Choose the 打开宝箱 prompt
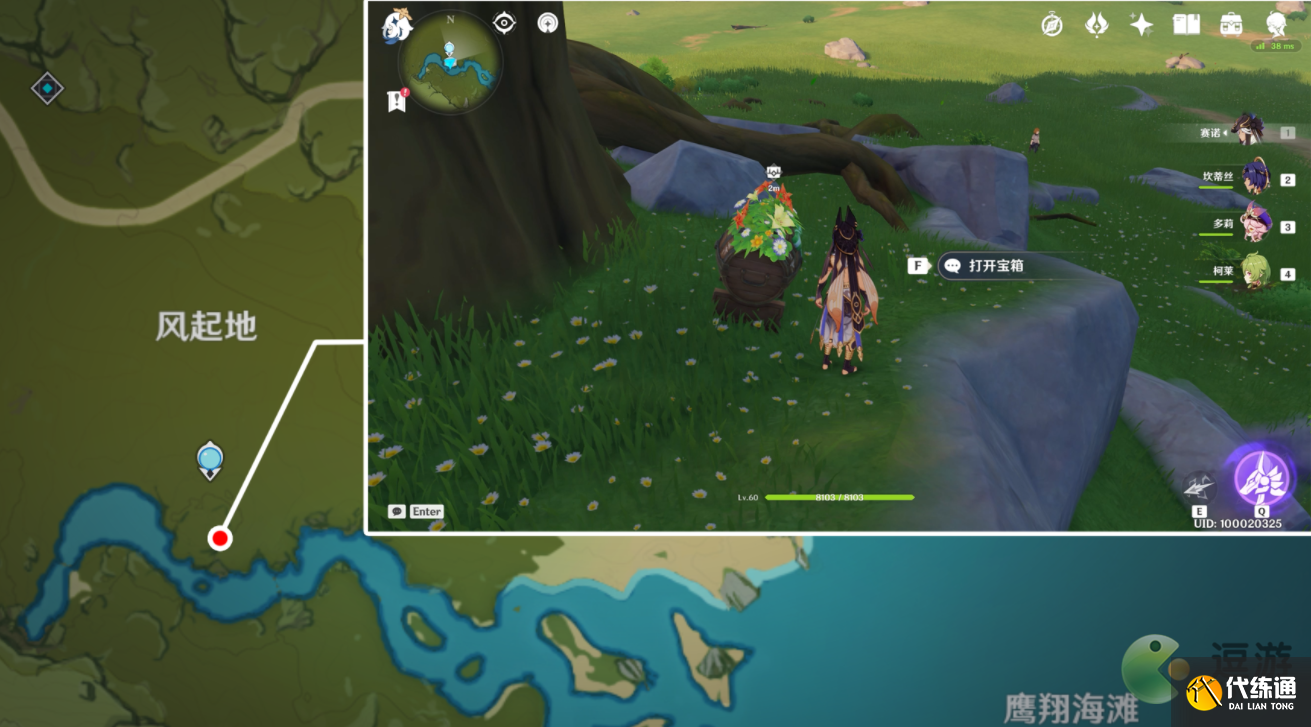Screen dimensions: 1311x727 point(982,266)
